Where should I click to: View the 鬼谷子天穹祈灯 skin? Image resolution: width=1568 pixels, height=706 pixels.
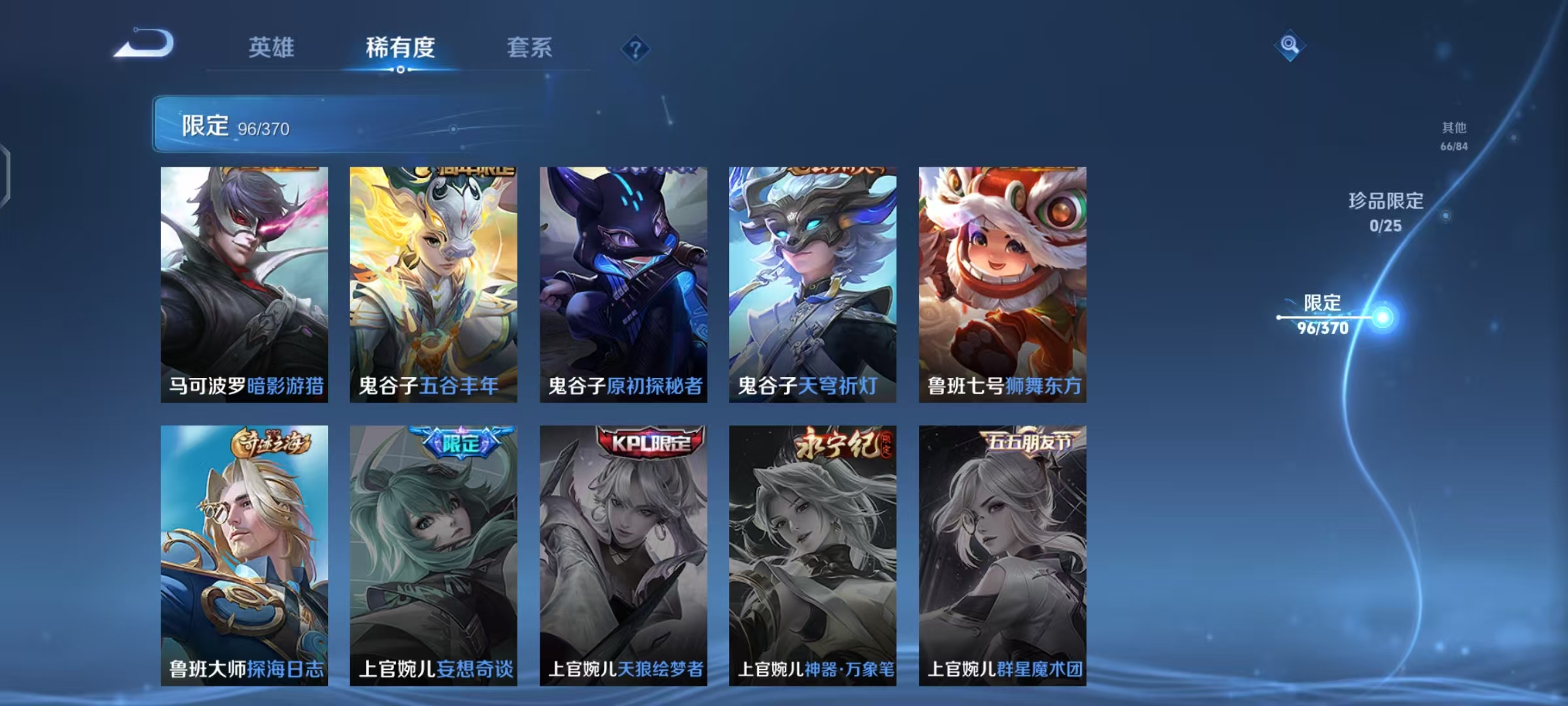[813, 281]
